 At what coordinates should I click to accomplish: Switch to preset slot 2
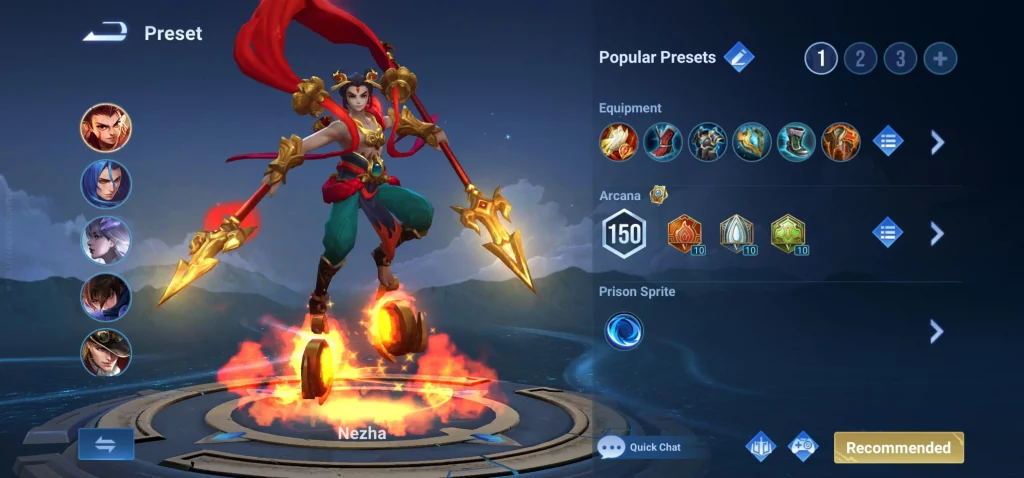click(x=860, y=58)
